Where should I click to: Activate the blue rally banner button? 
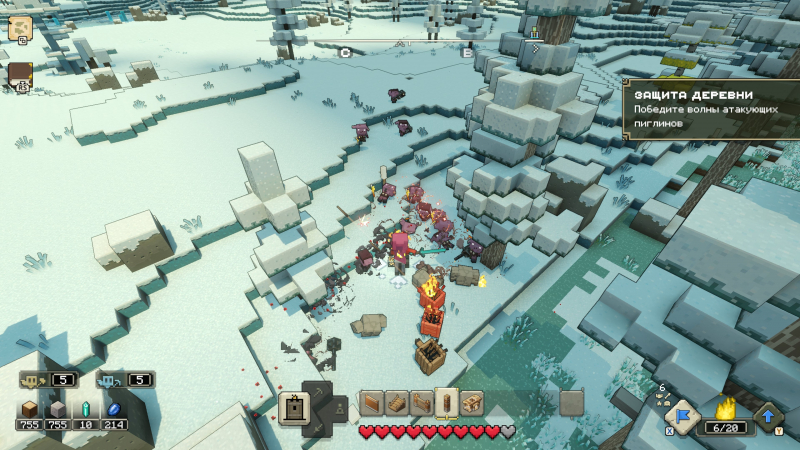pyautogui.click(x=681, y=416)
